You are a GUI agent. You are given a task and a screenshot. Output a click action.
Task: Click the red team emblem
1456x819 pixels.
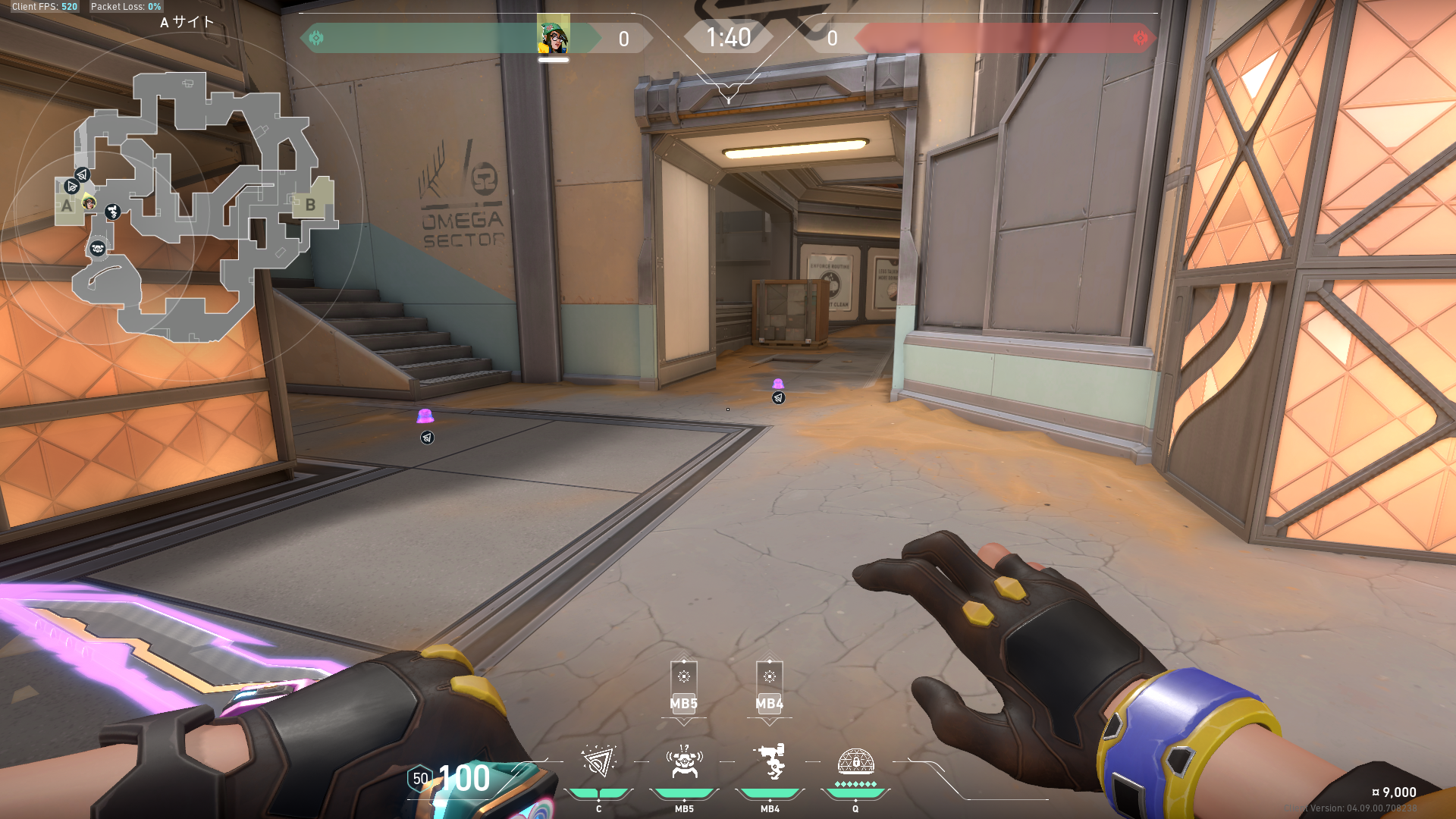(1140, 38)
